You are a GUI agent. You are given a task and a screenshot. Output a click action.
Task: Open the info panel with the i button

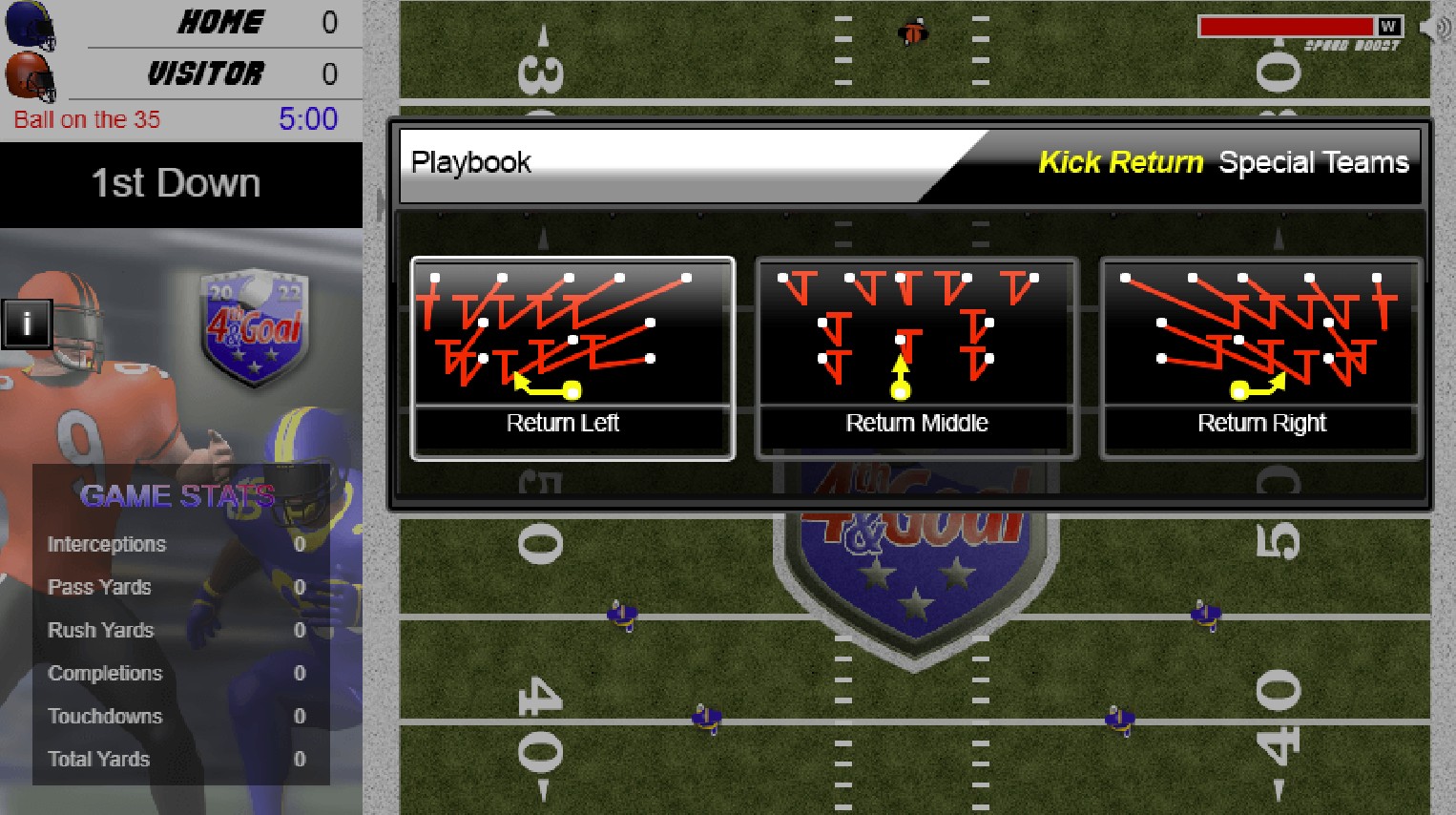[x=27, y=324]
